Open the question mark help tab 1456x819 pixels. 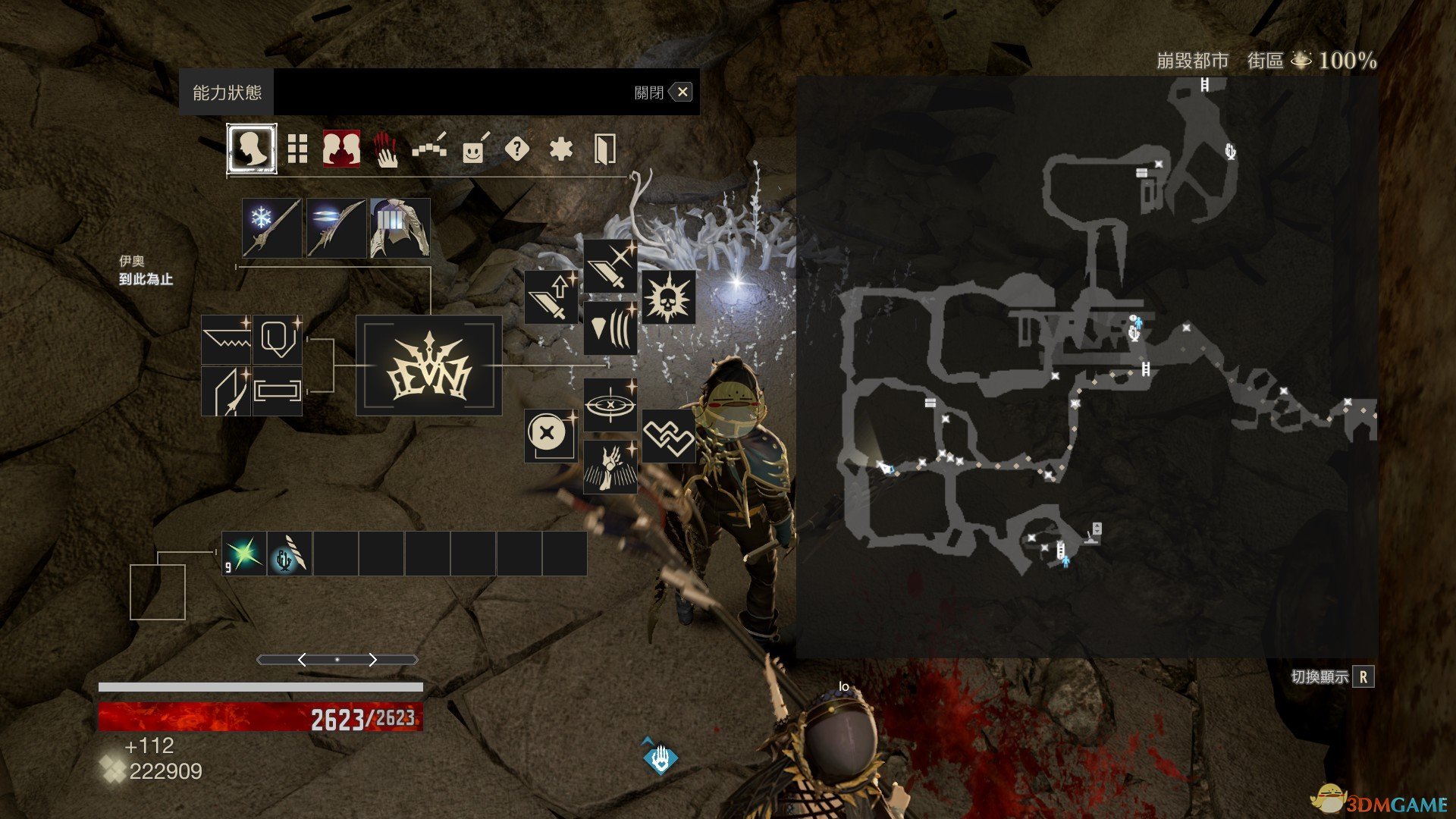(x=517, y=149)
